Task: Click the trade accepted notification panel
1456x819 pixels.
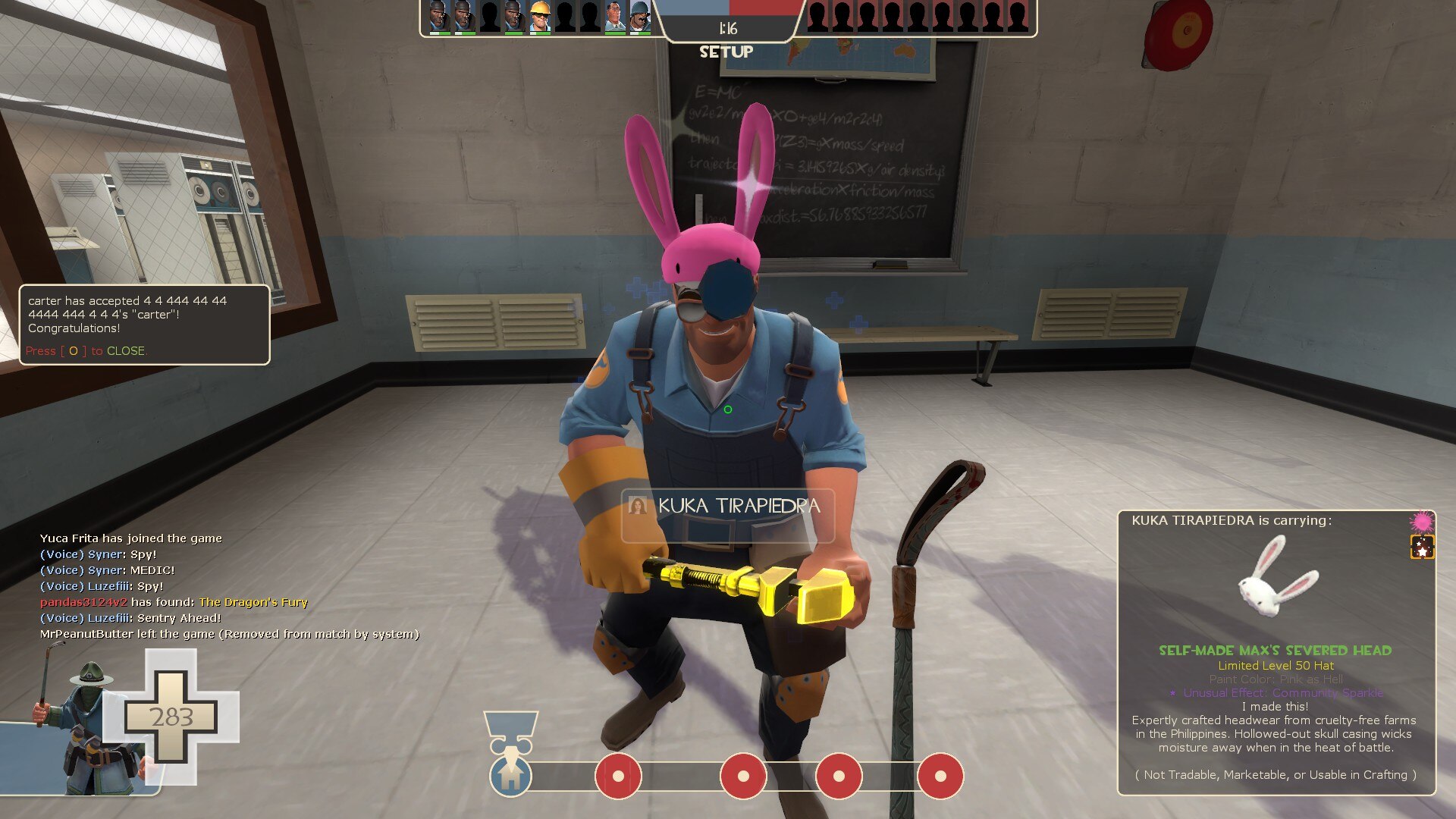Action: (x=144, y=324)
